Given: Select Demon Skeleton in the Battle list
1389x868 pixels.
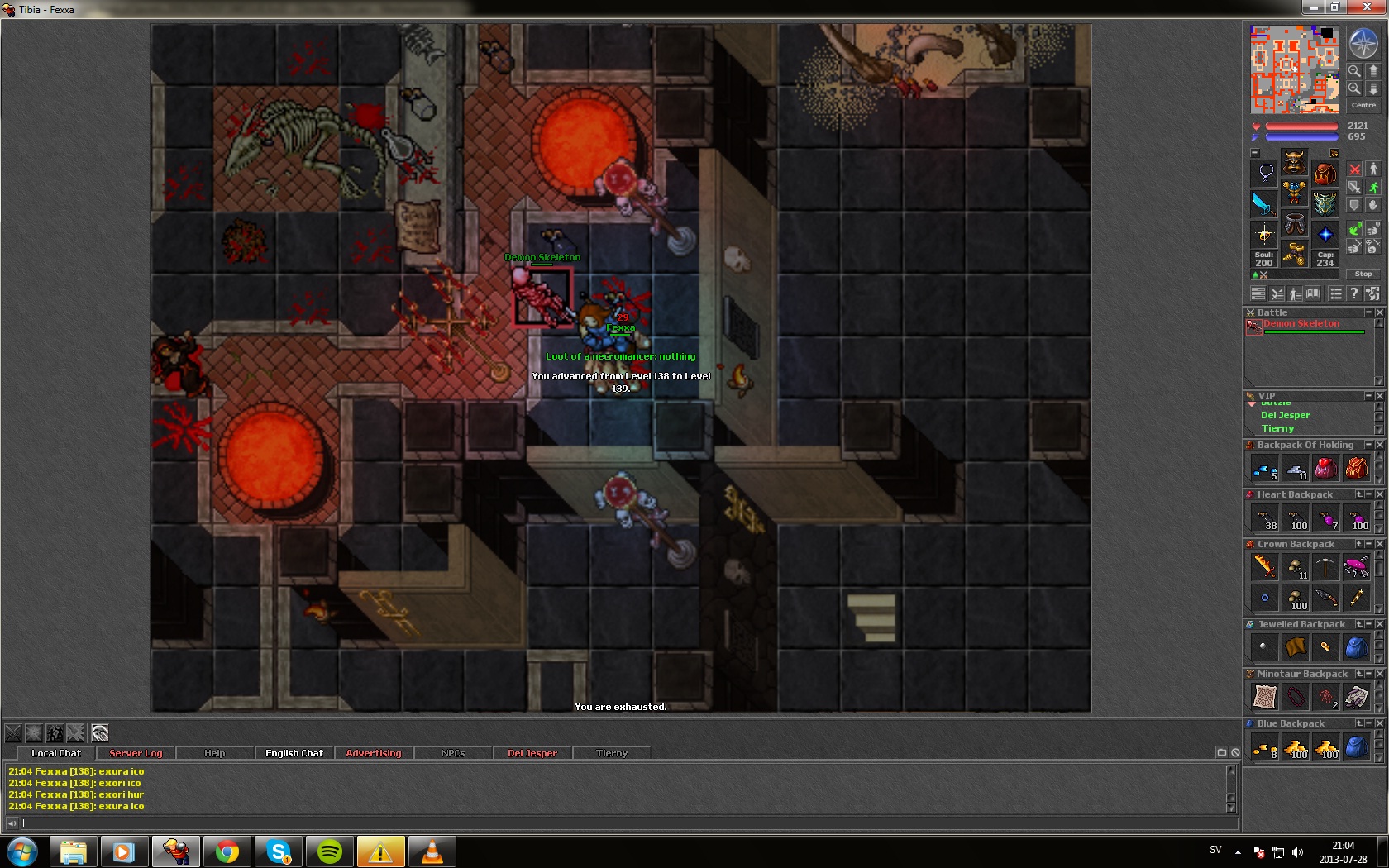Looking at the screenshot, I should click(1301, 324).
